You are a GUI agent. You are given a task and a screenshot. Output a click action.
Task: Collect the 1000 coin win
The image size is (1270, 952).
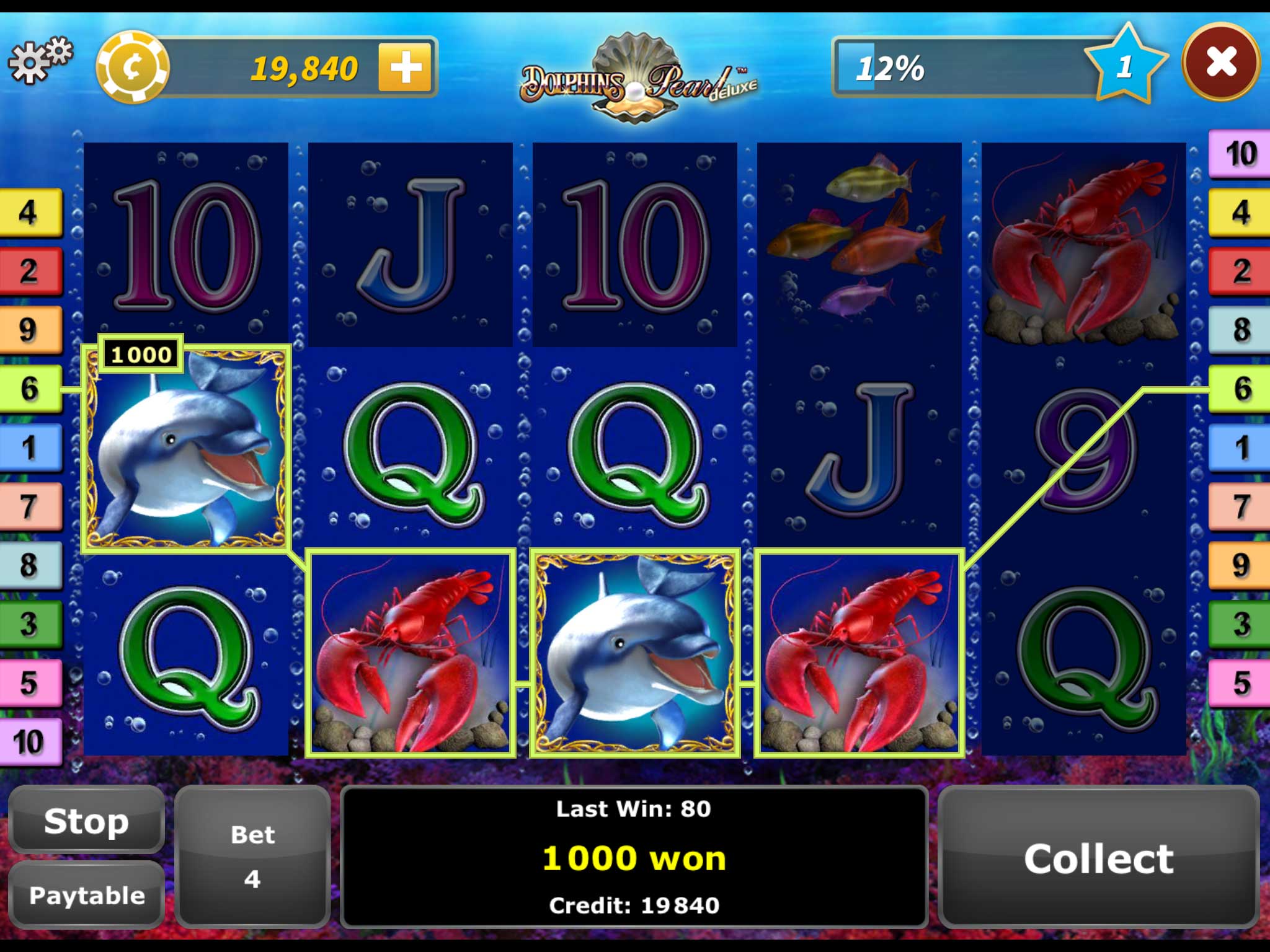coord(1098,858)
